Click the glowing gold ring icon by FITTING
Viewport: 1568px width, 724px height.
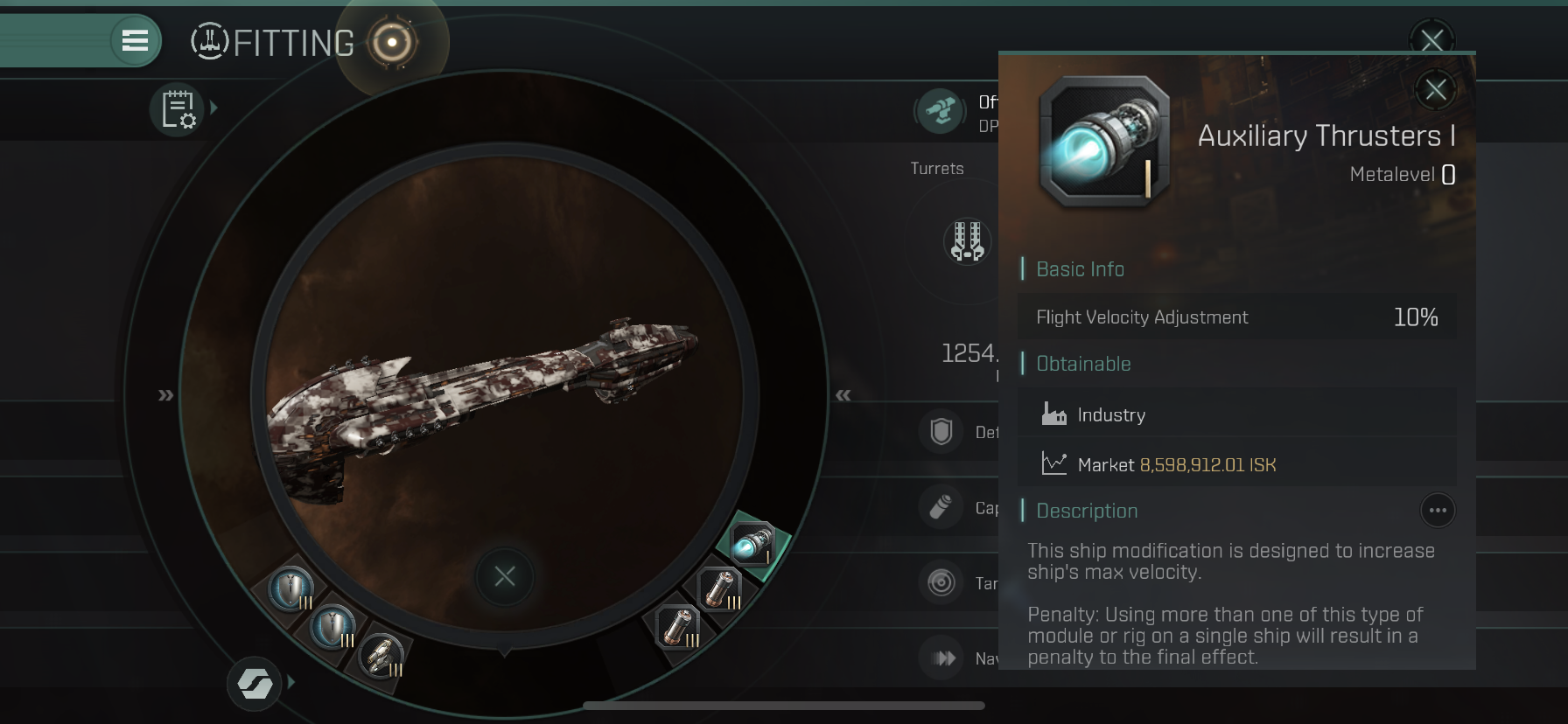(x=391, y=42)
